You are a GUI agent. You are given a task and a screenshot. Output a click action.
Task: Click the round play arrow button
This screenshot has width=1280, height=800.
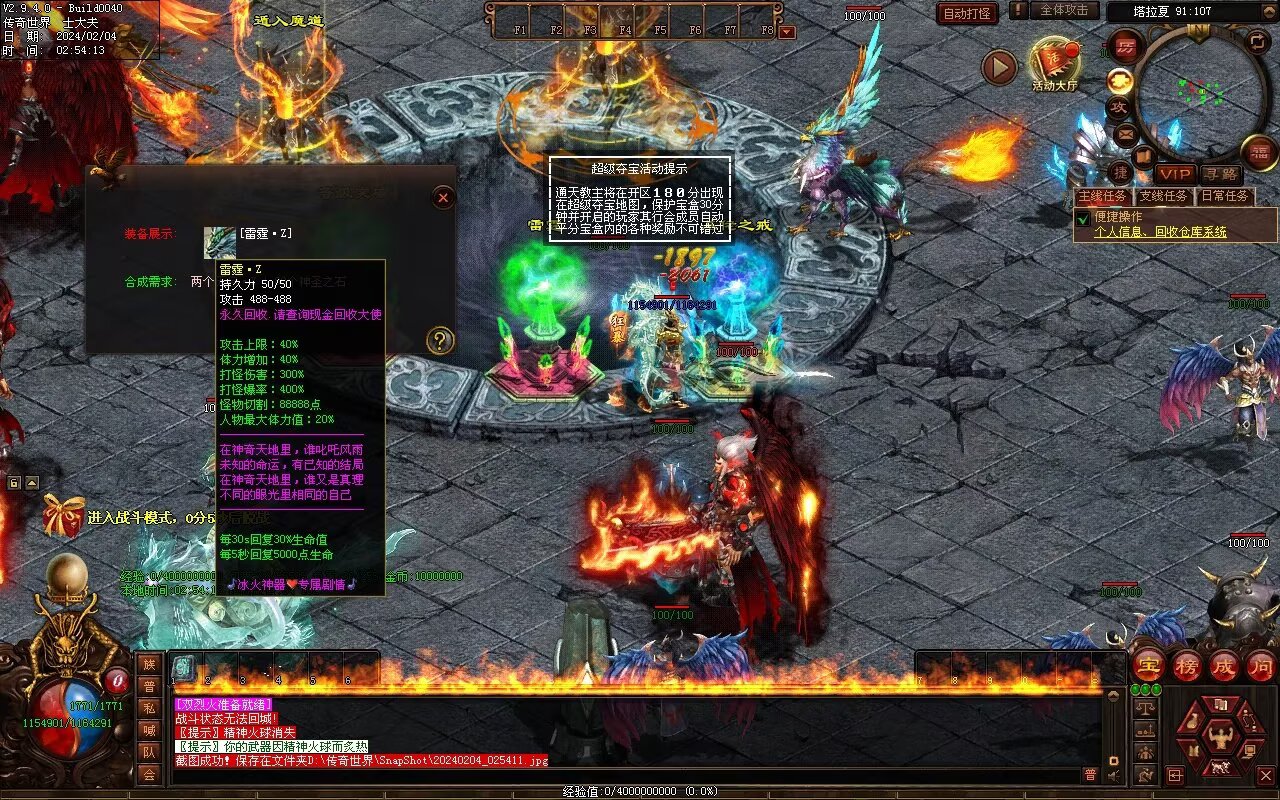[998, 67]
